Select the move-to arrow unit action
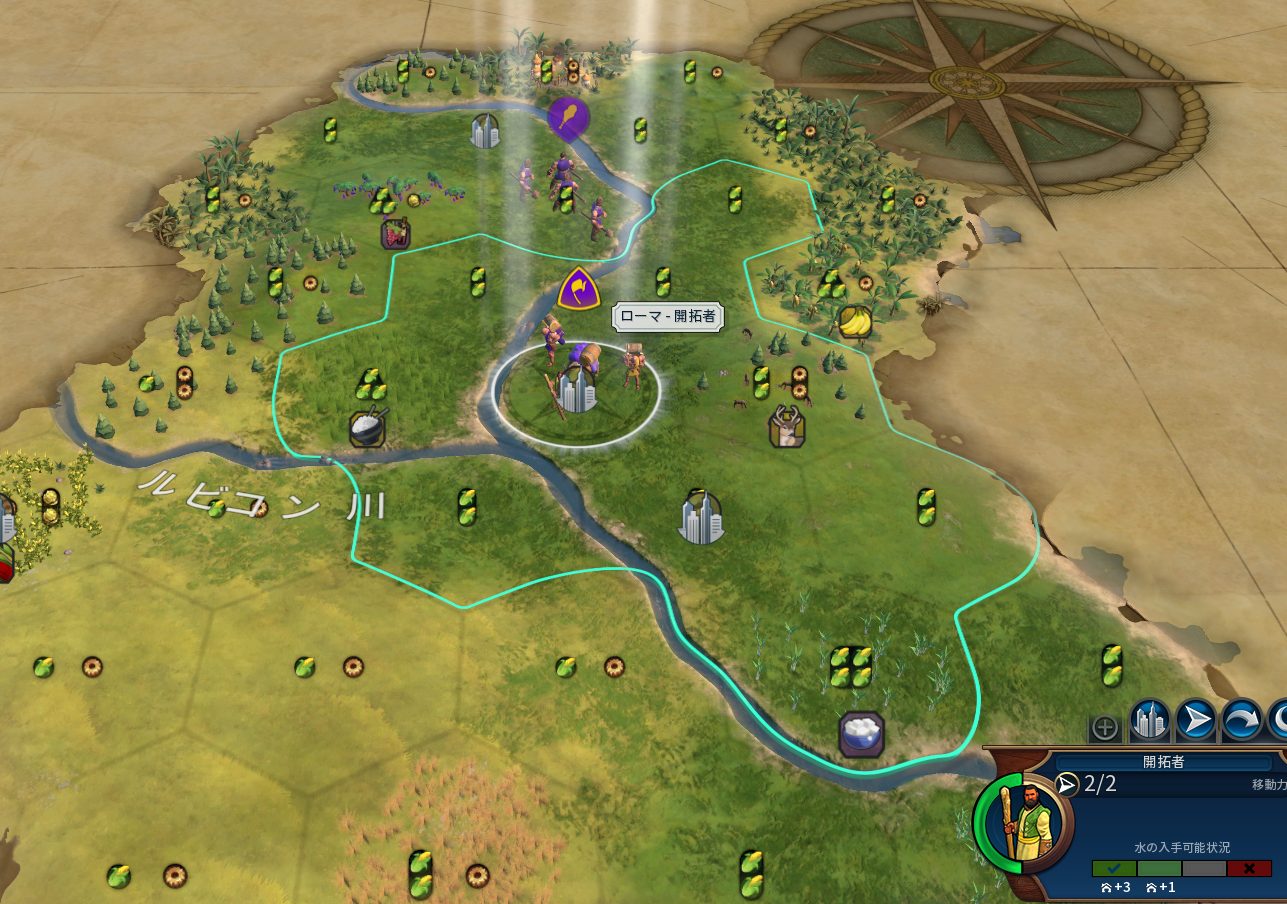This screenshot has height=904, width=1287. (x=1195, y=719)
